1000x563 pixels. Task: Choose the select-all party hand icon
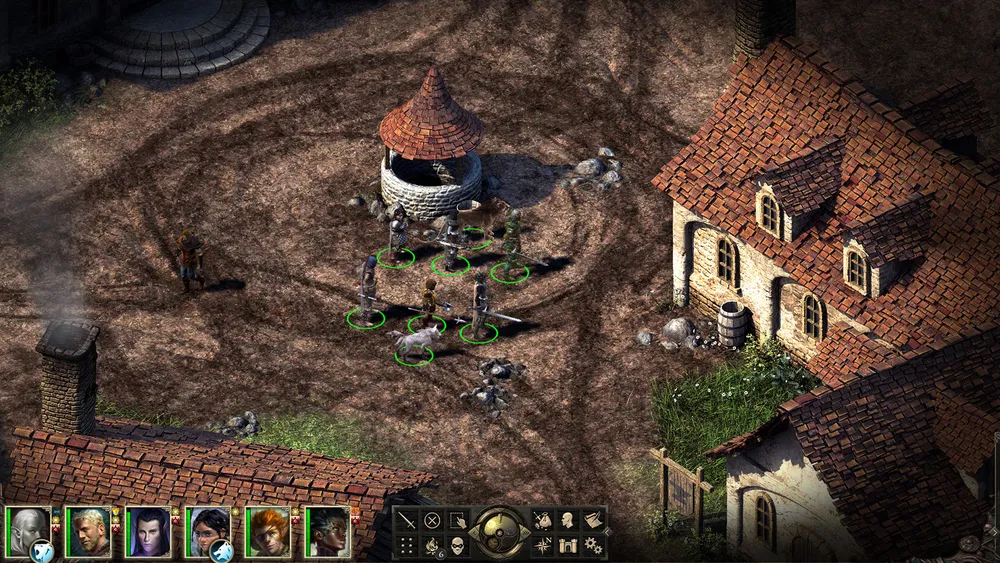coord(457,520)
